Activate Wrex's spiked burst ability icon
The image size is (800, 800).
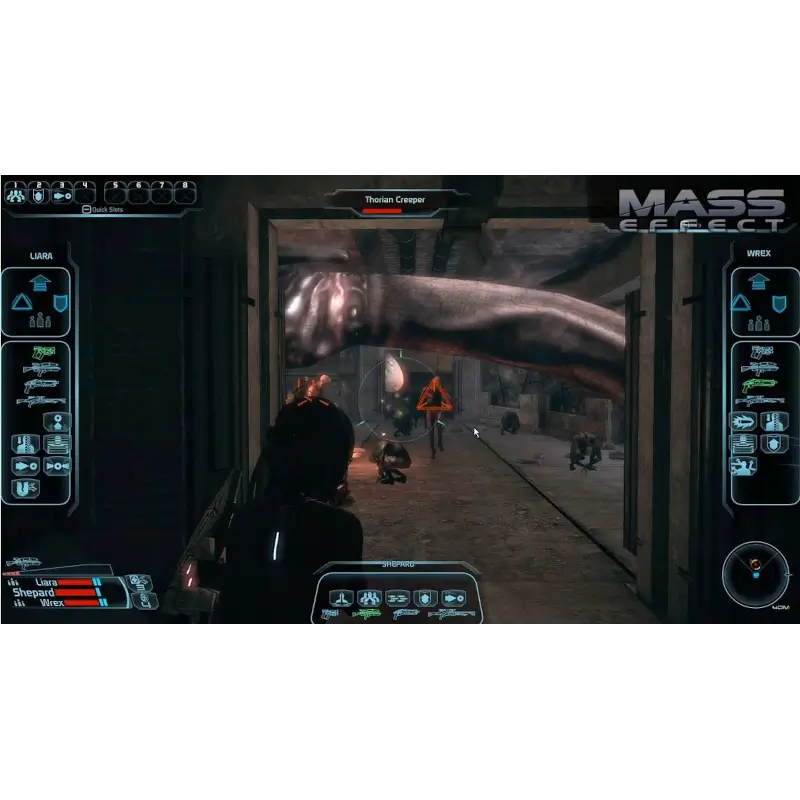[744, 422]
